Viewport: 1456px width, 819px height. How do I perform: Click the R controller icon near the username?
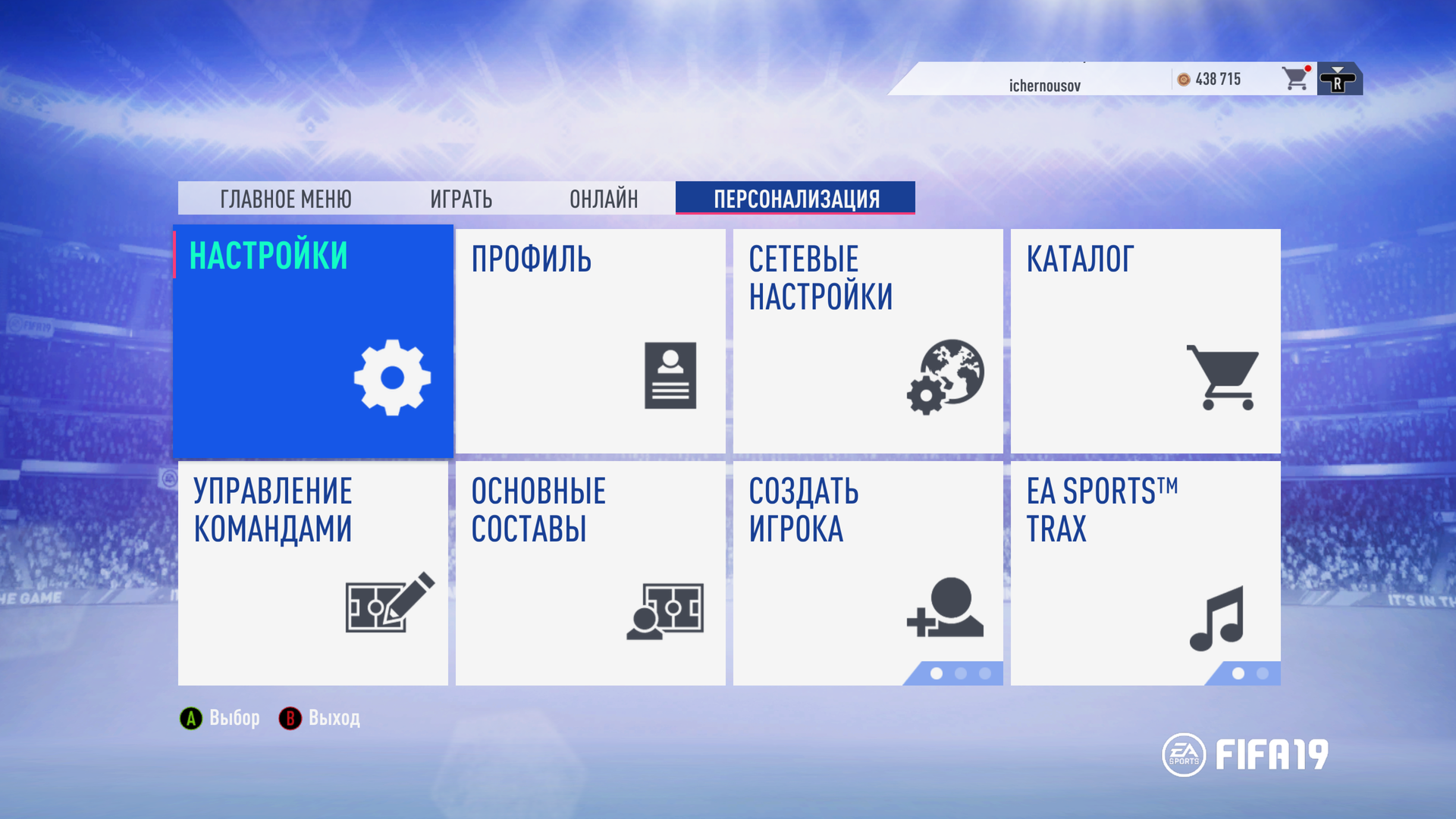1338,78
